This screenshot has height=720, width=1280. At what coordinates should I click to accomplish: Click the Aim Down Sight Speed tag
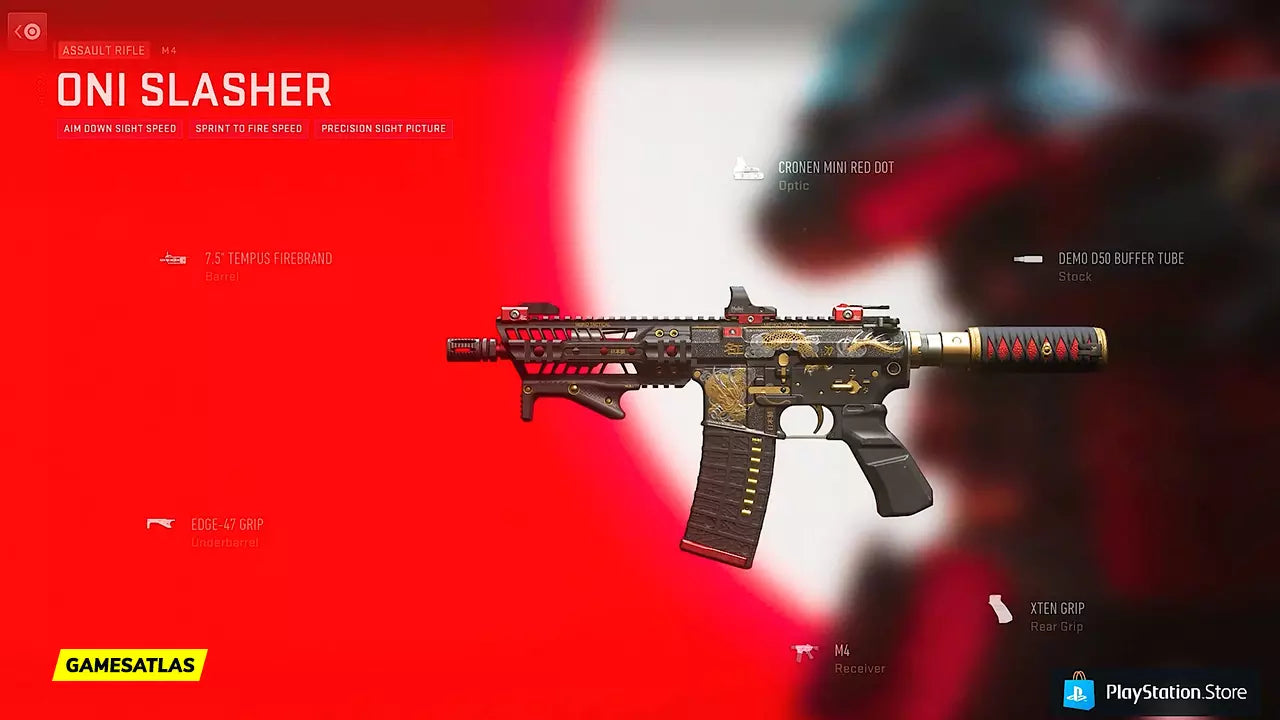[x=120, y=129]
